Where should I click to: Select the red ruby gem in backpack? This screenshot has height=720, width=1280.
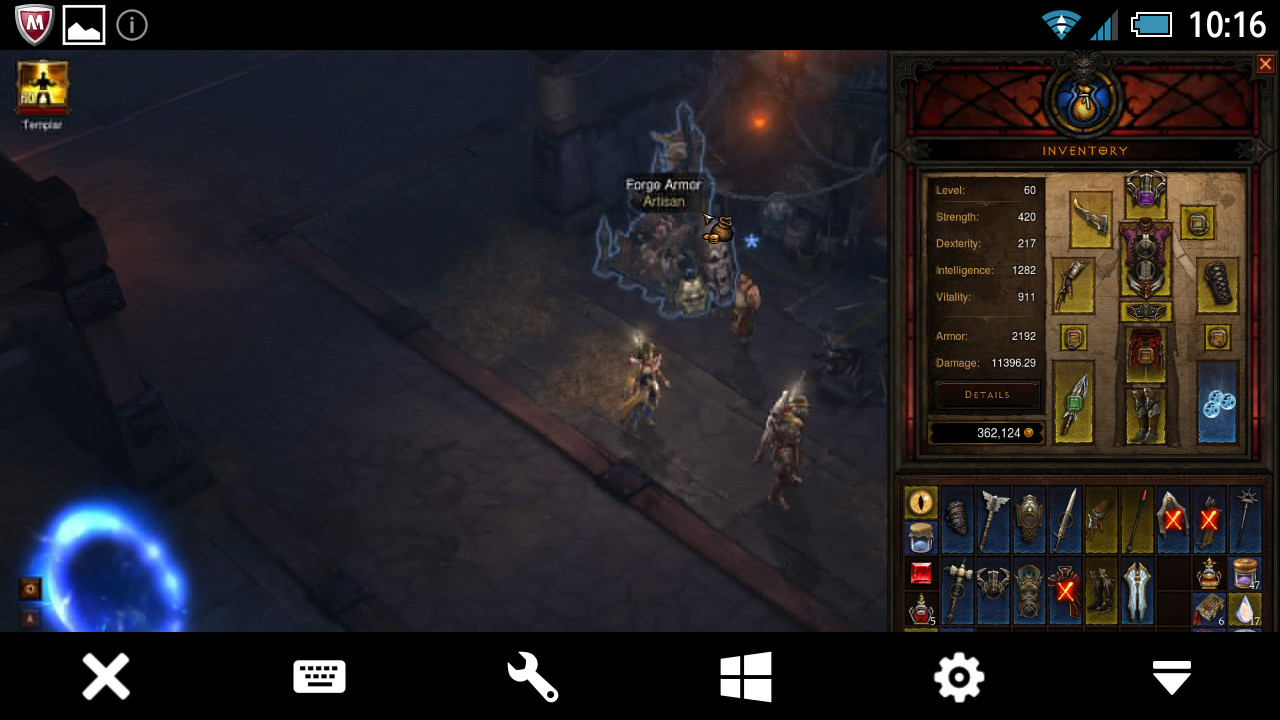(x=921, y=573)
